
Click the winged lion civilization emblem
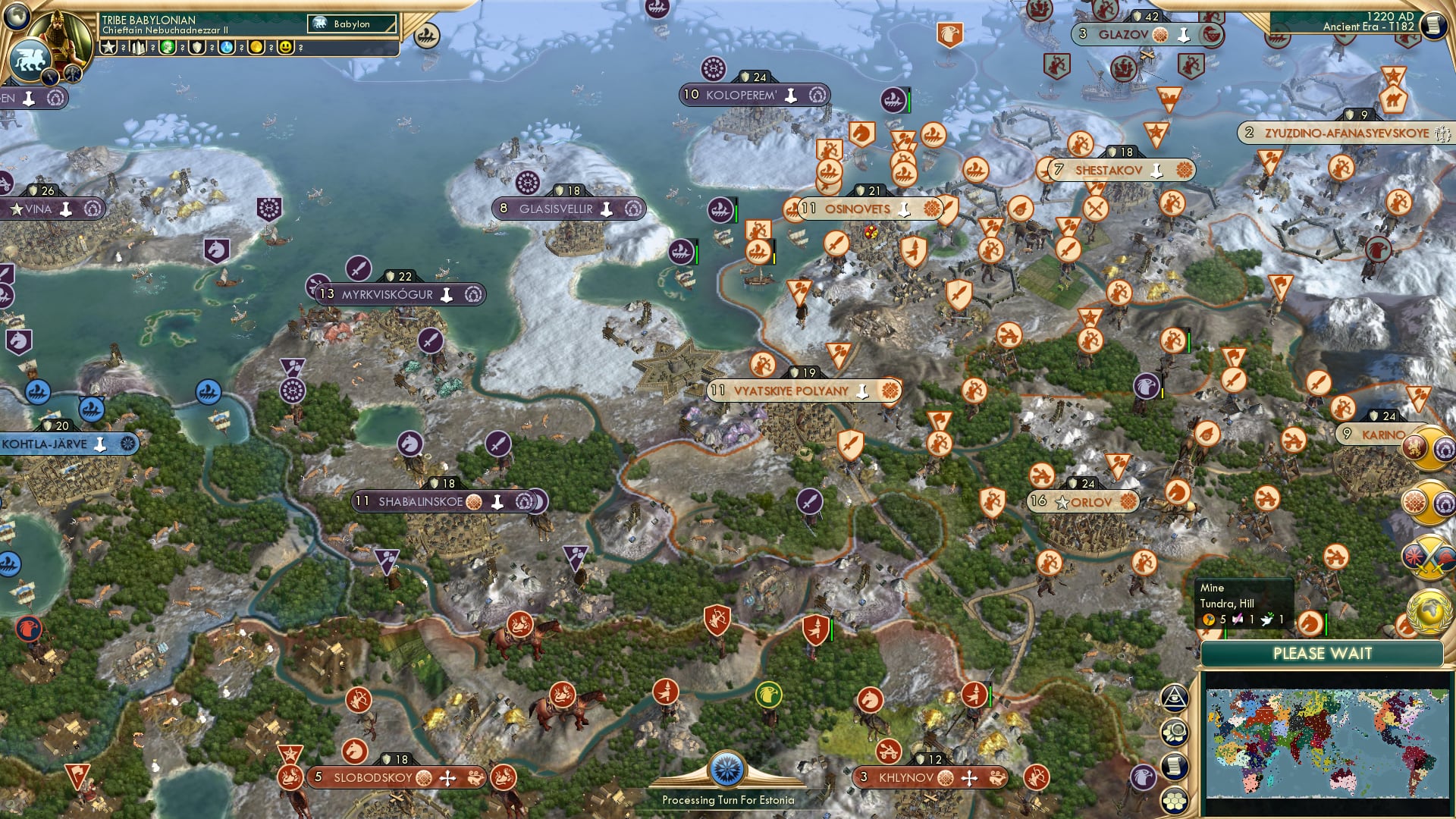click(32, 58)
